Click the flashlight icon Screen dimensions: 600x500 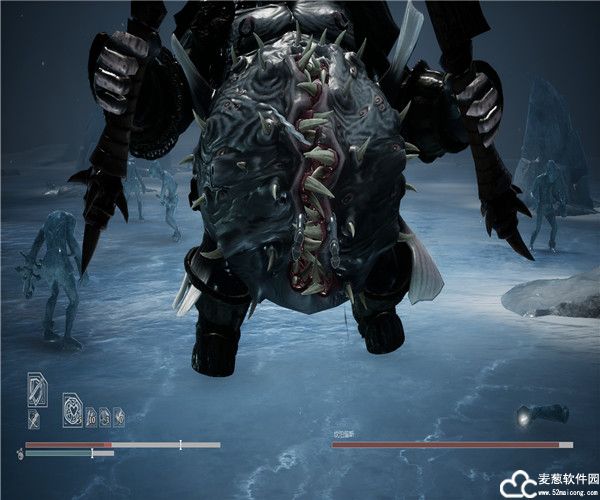point(542,414)
